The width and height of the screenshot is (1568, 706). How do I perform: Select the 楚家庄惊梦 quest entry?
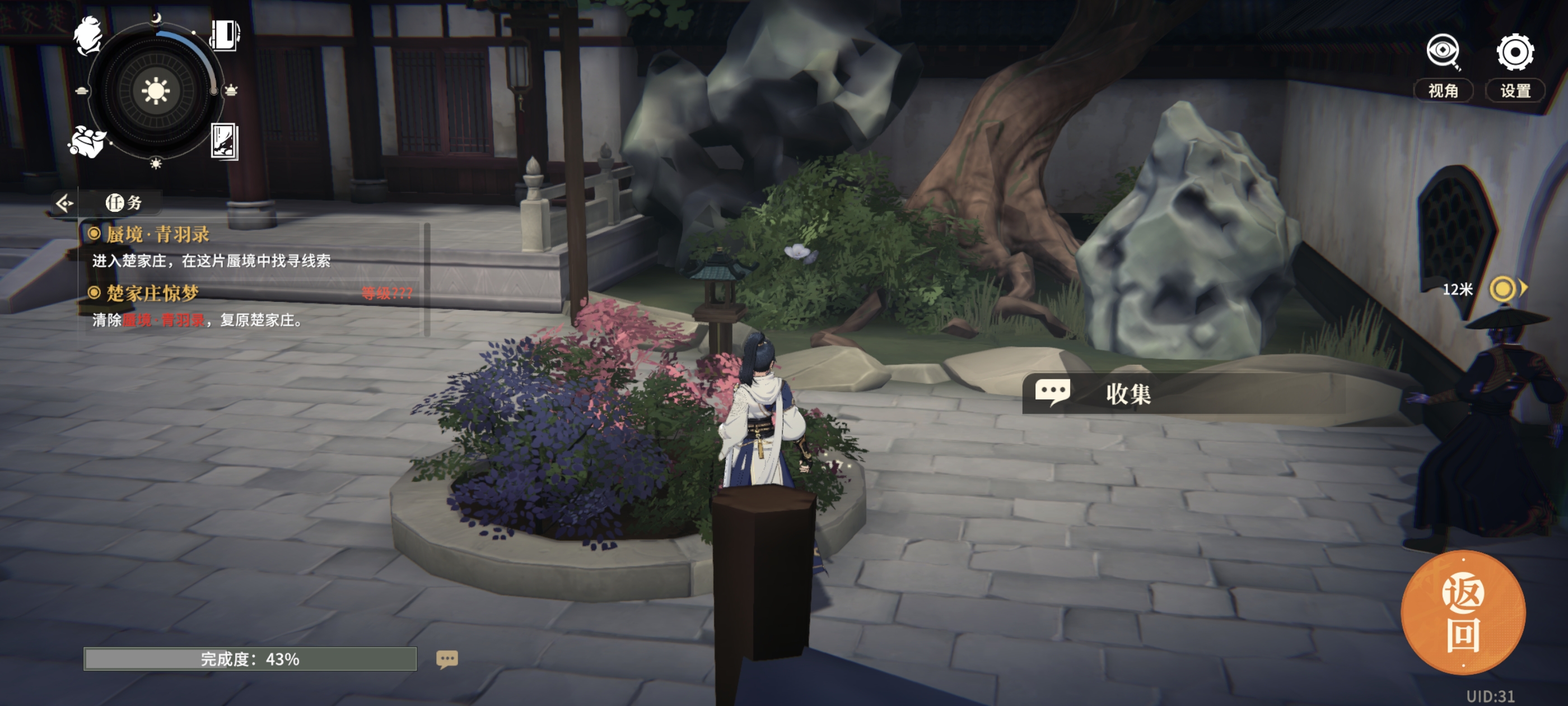point(152,293)
